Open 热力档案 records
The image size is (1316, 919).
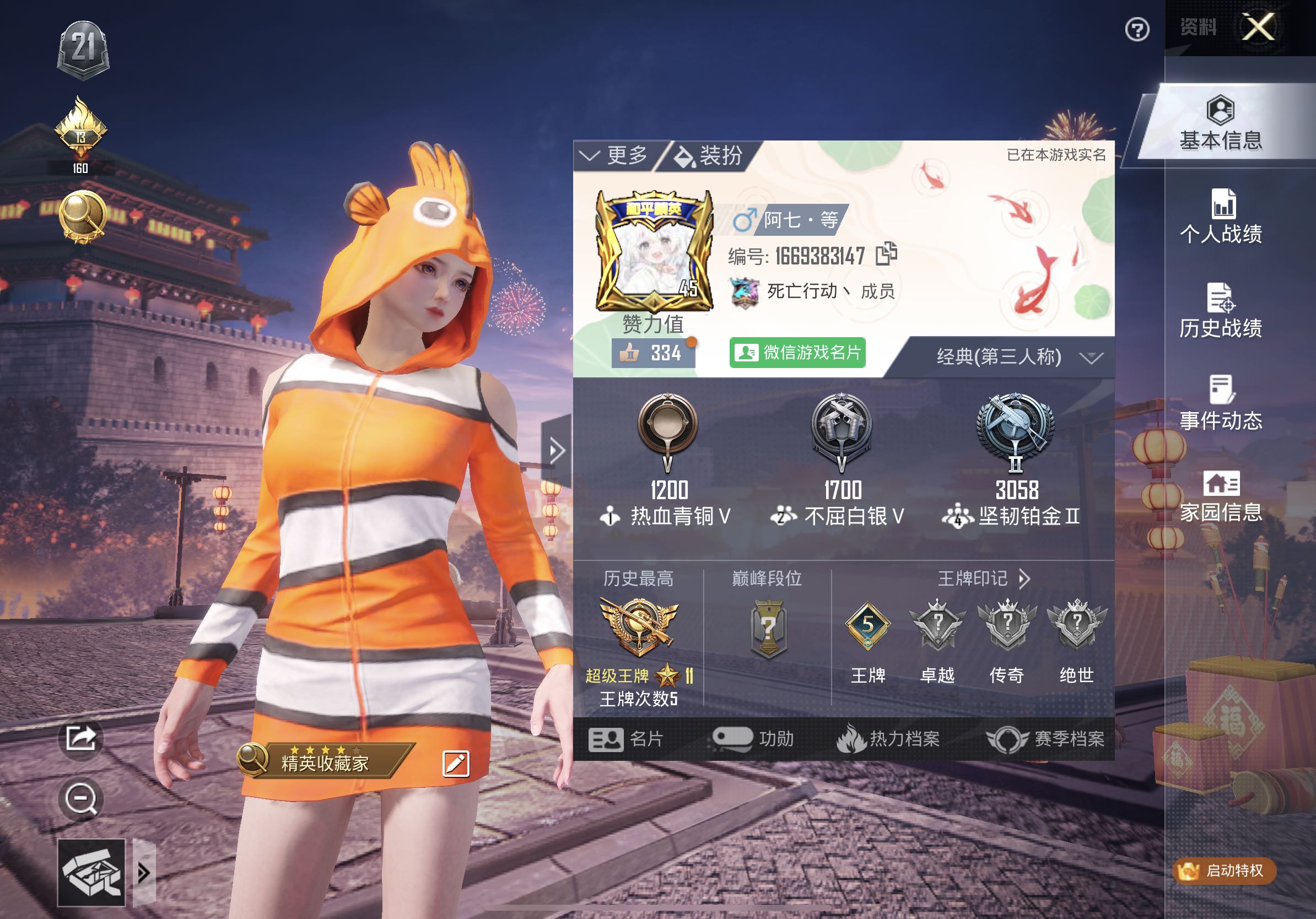(x=888, y=739)
